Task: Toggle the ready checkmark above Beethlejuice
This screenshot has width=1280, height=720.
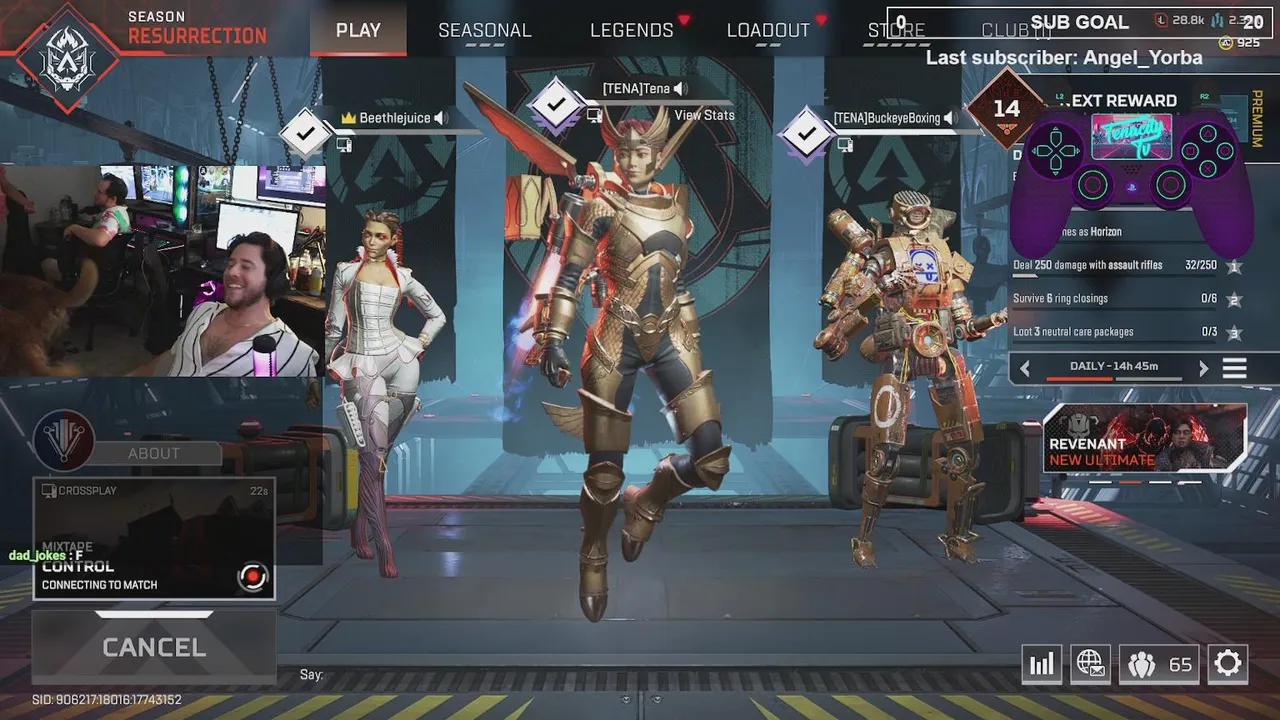Action: point(307,131)
